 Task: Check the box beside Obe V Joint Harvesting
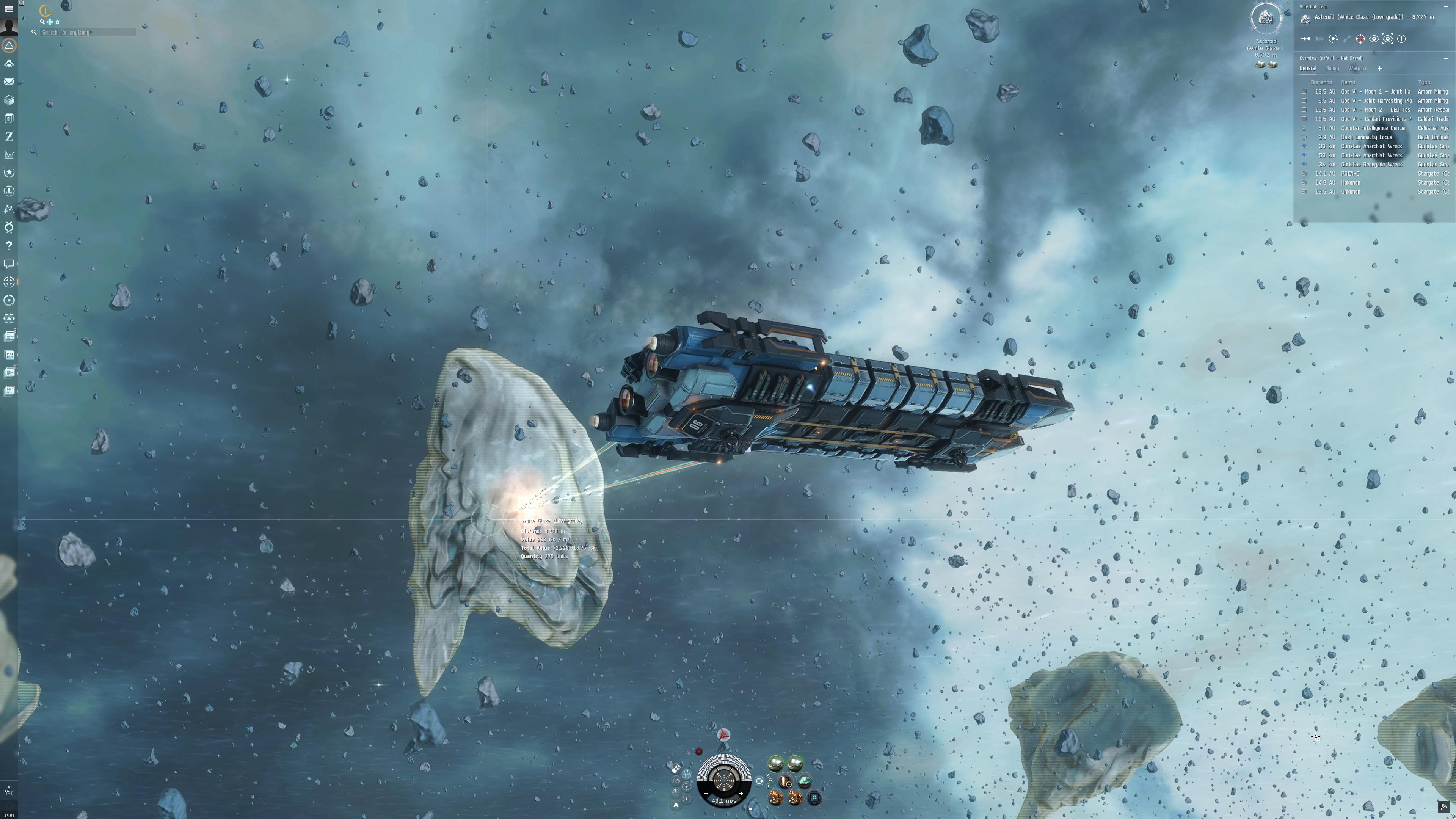[1304, 100]
